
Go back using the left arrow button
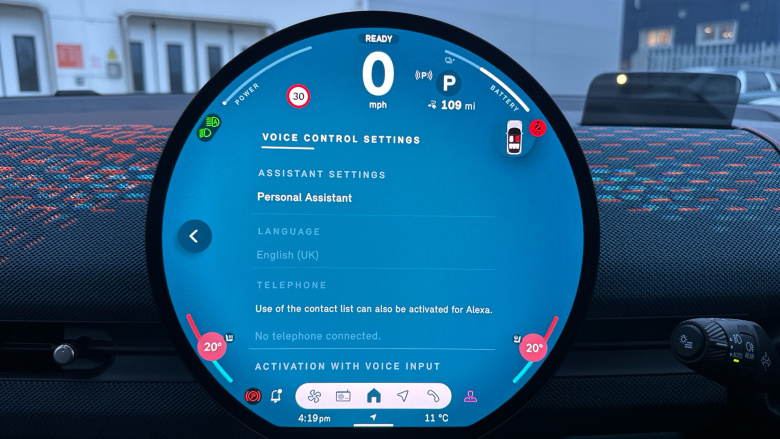click(194, 236)
